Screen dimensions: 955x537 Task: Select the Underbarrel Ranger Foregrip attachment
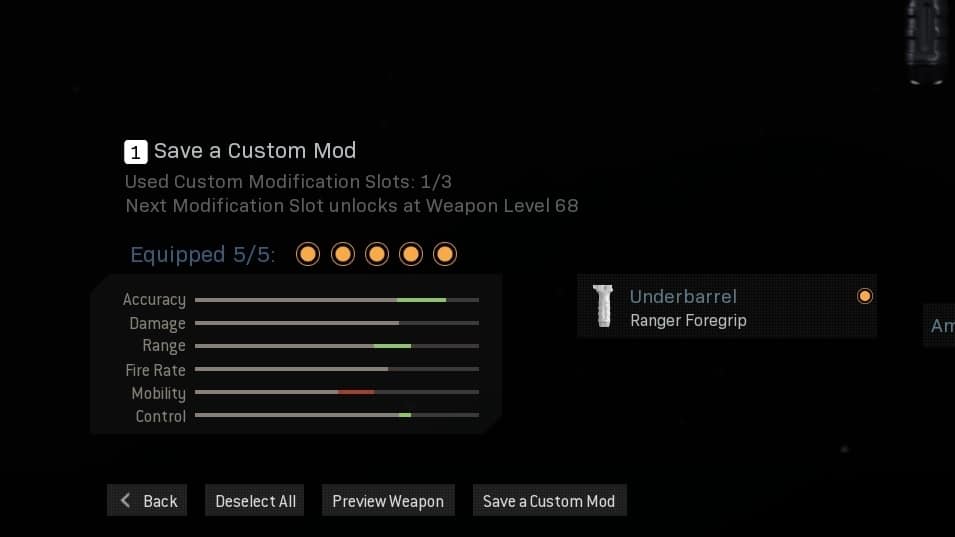click(x=726, y=307)
